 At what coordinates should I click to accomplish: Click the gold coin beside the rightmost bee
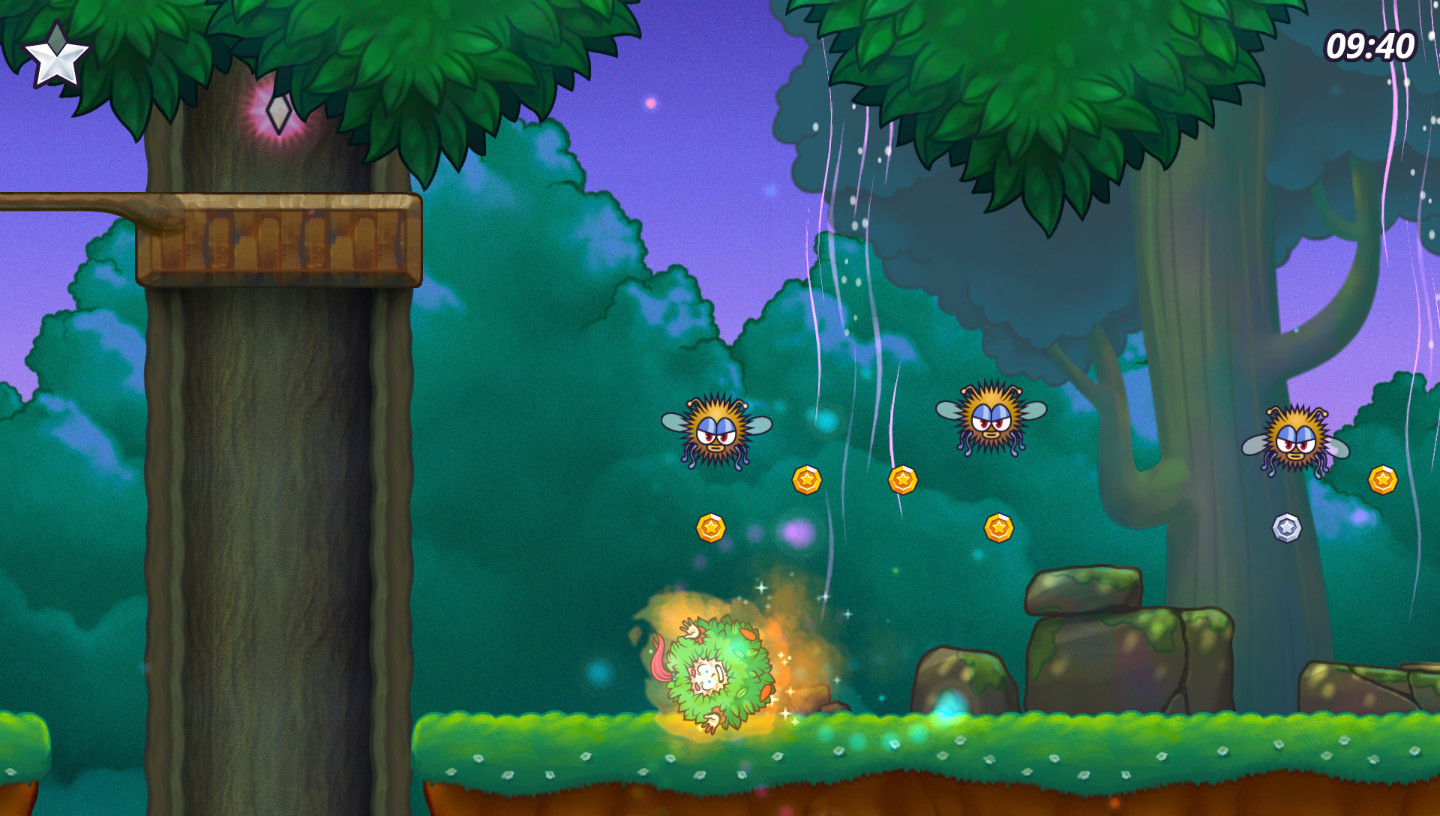coord(1383,478)
